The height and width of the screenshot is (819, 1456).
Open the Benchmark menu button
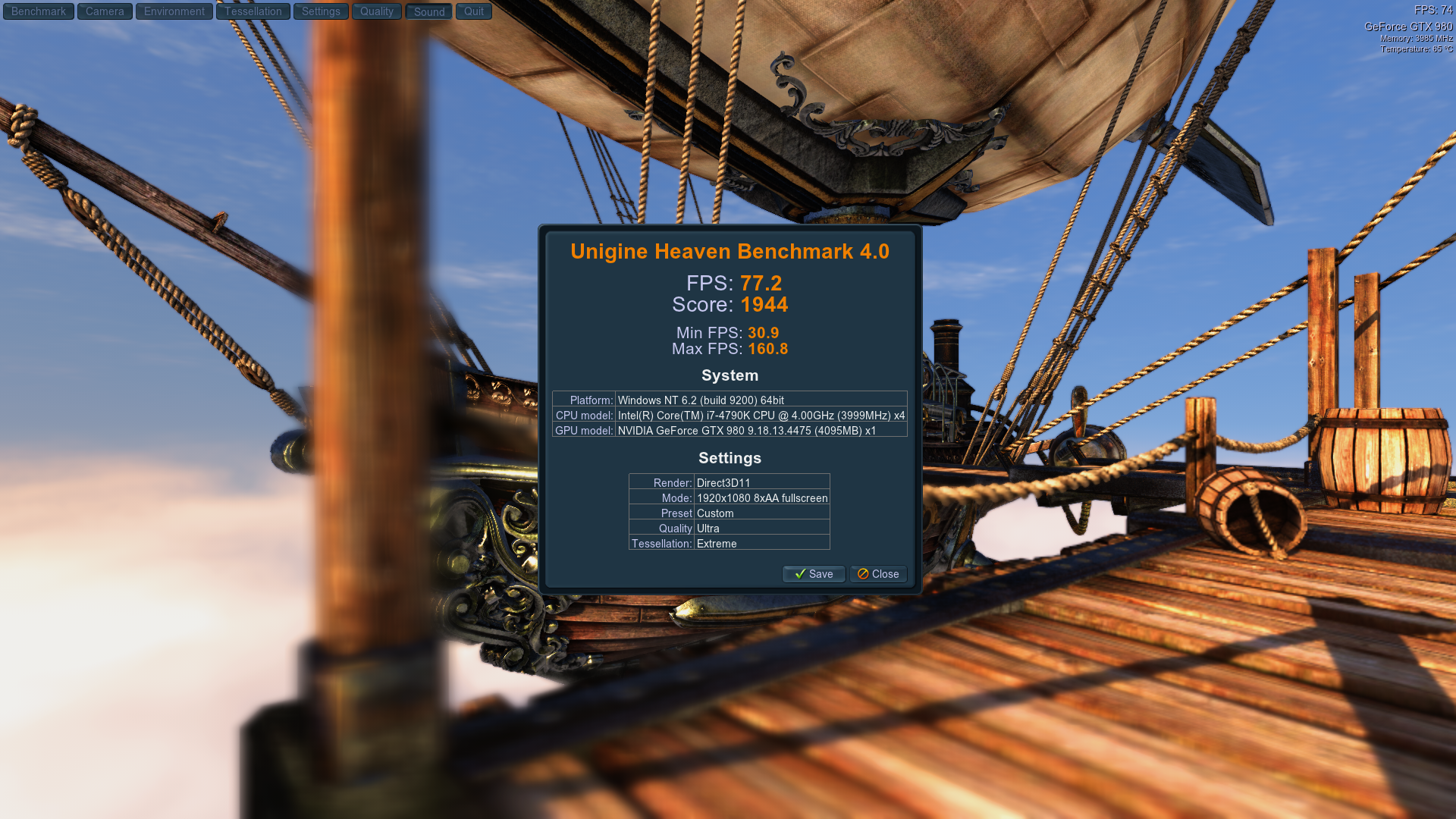pos(39,11)
